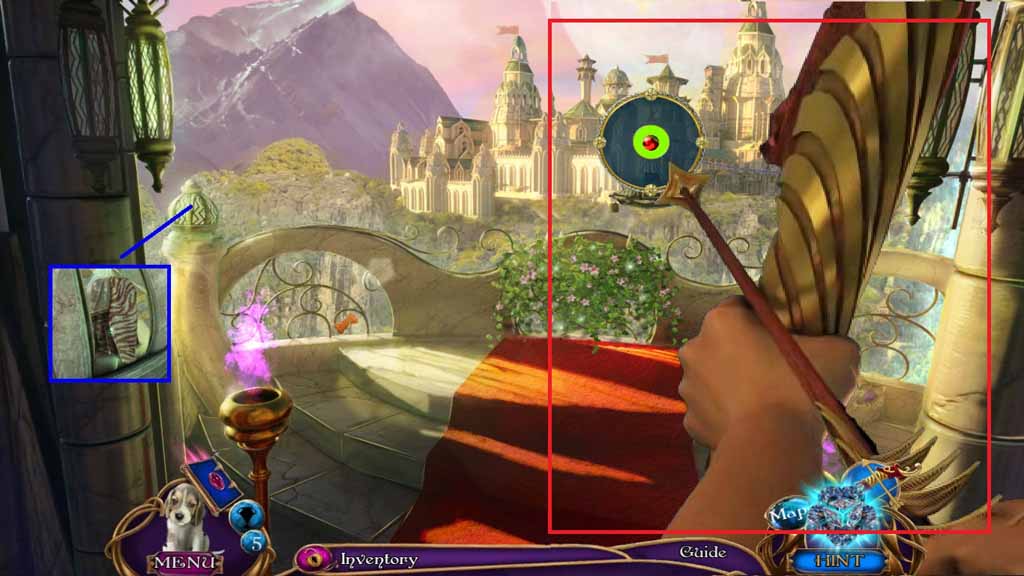Open the game Menu

tap(183, 561)
